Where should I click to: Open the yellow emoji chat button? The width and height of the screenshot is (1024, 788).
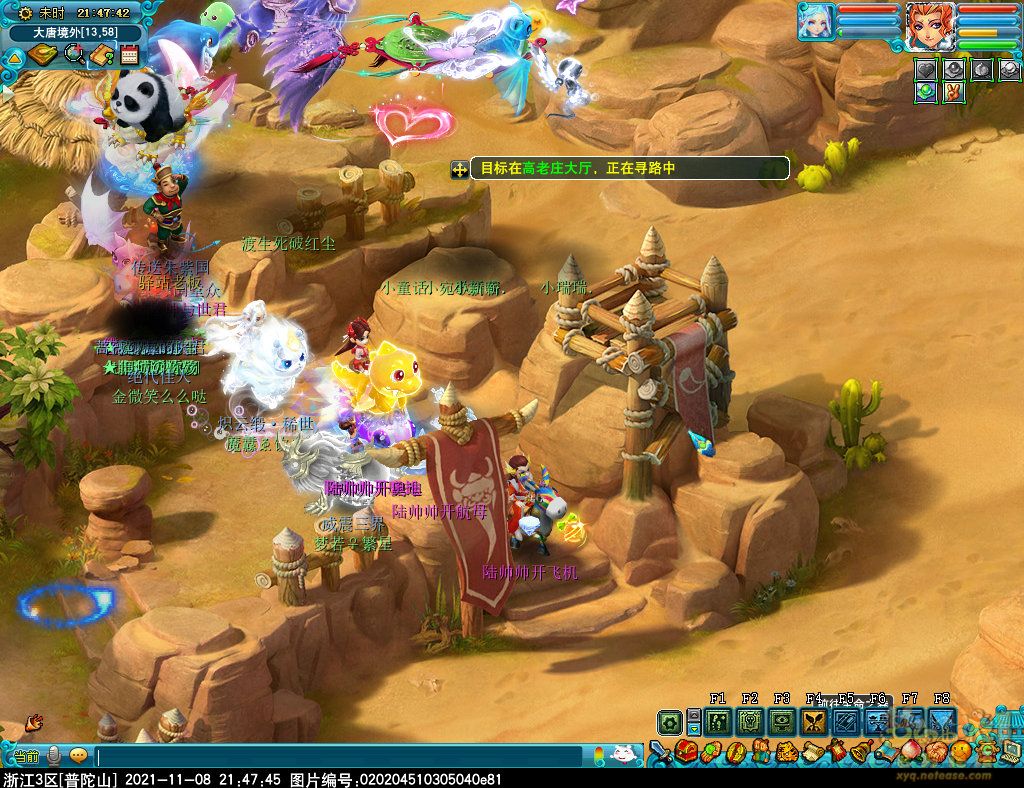77,756
